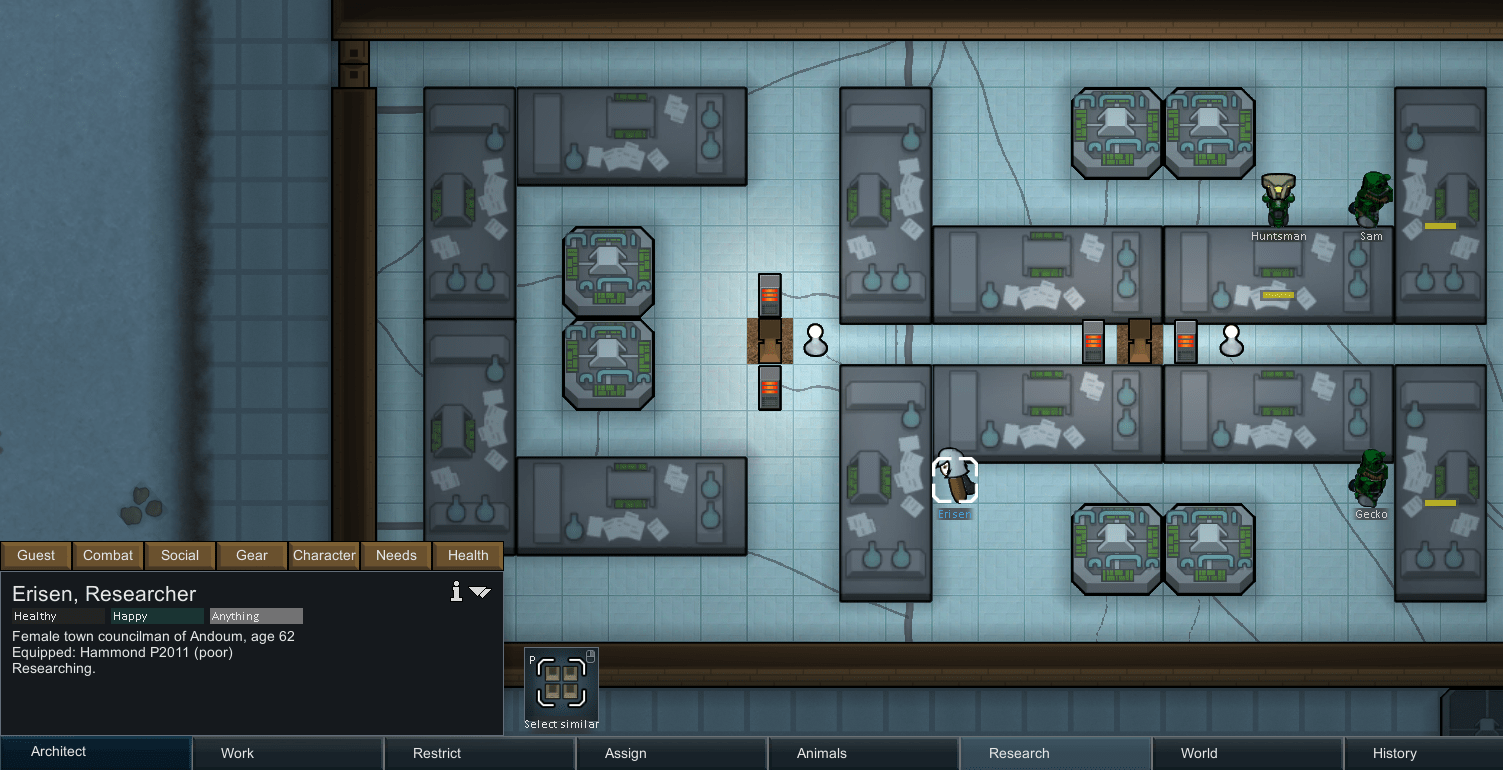Open the Research screen
Image resolution: width=1503 pixels, height=770 pixels.
click(x=1017, y=752)
